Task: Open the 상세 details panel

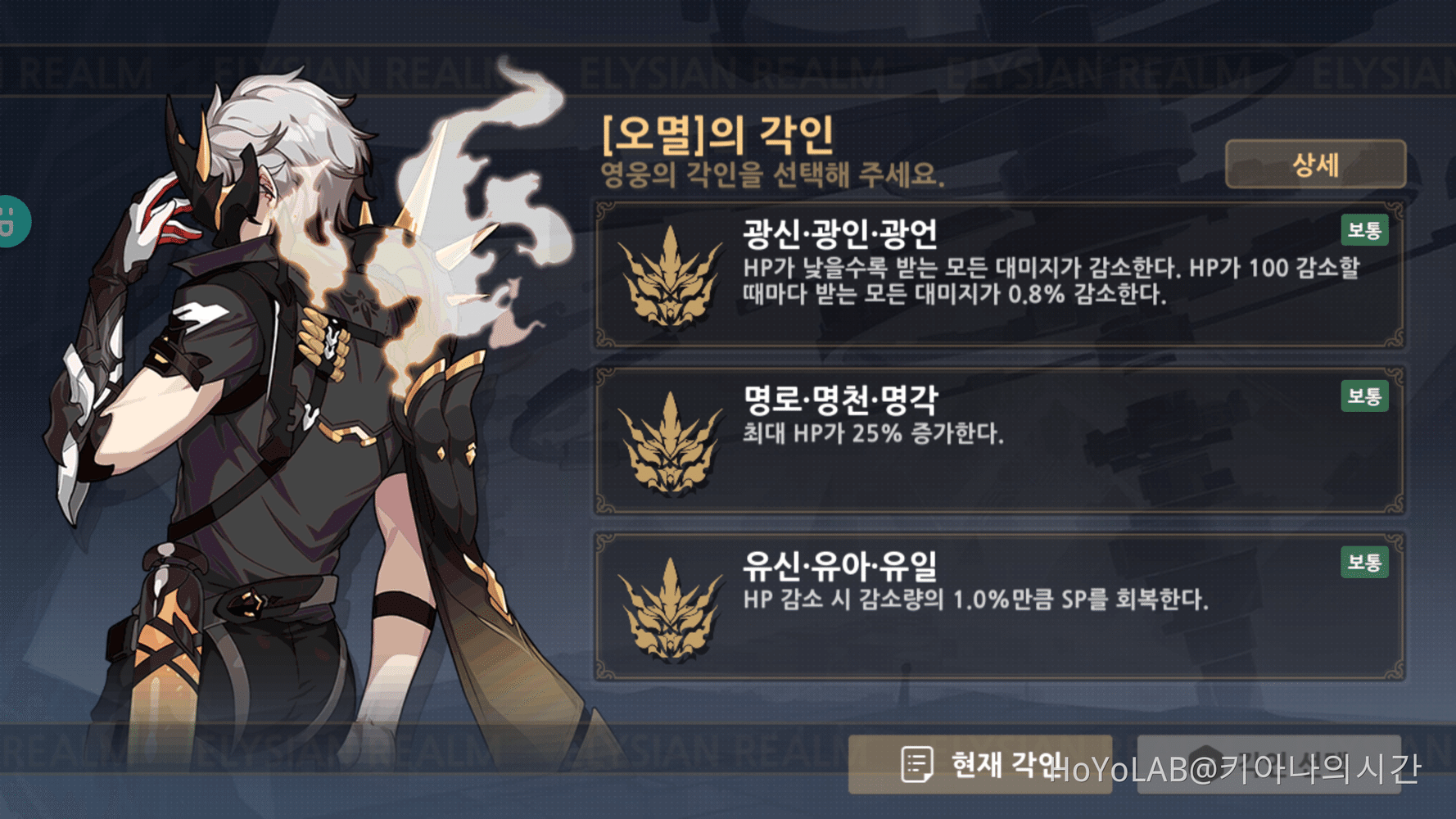Action: tap(1314, 164)
